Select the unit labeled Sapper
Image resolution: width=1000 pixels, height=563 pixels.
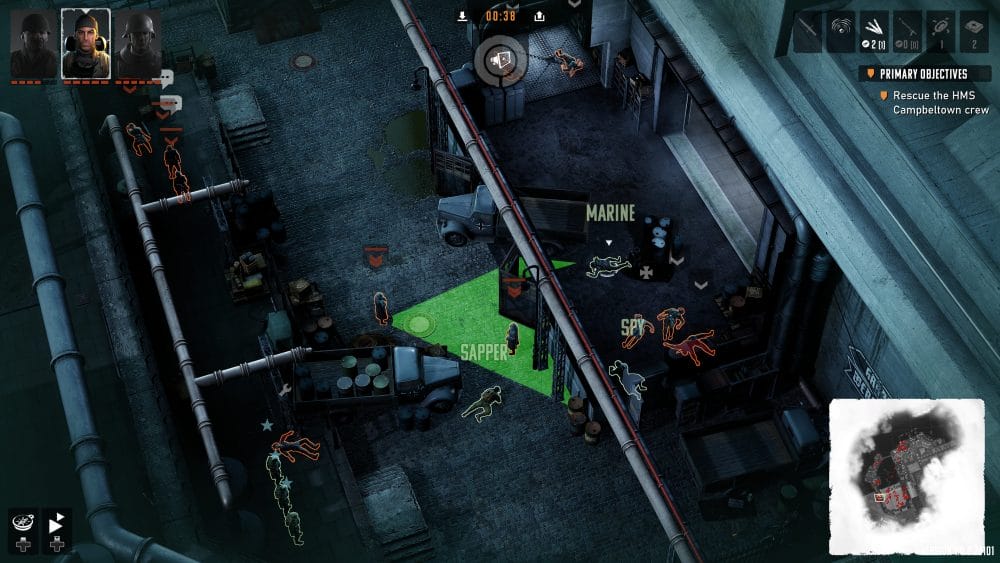coord(512,338)
